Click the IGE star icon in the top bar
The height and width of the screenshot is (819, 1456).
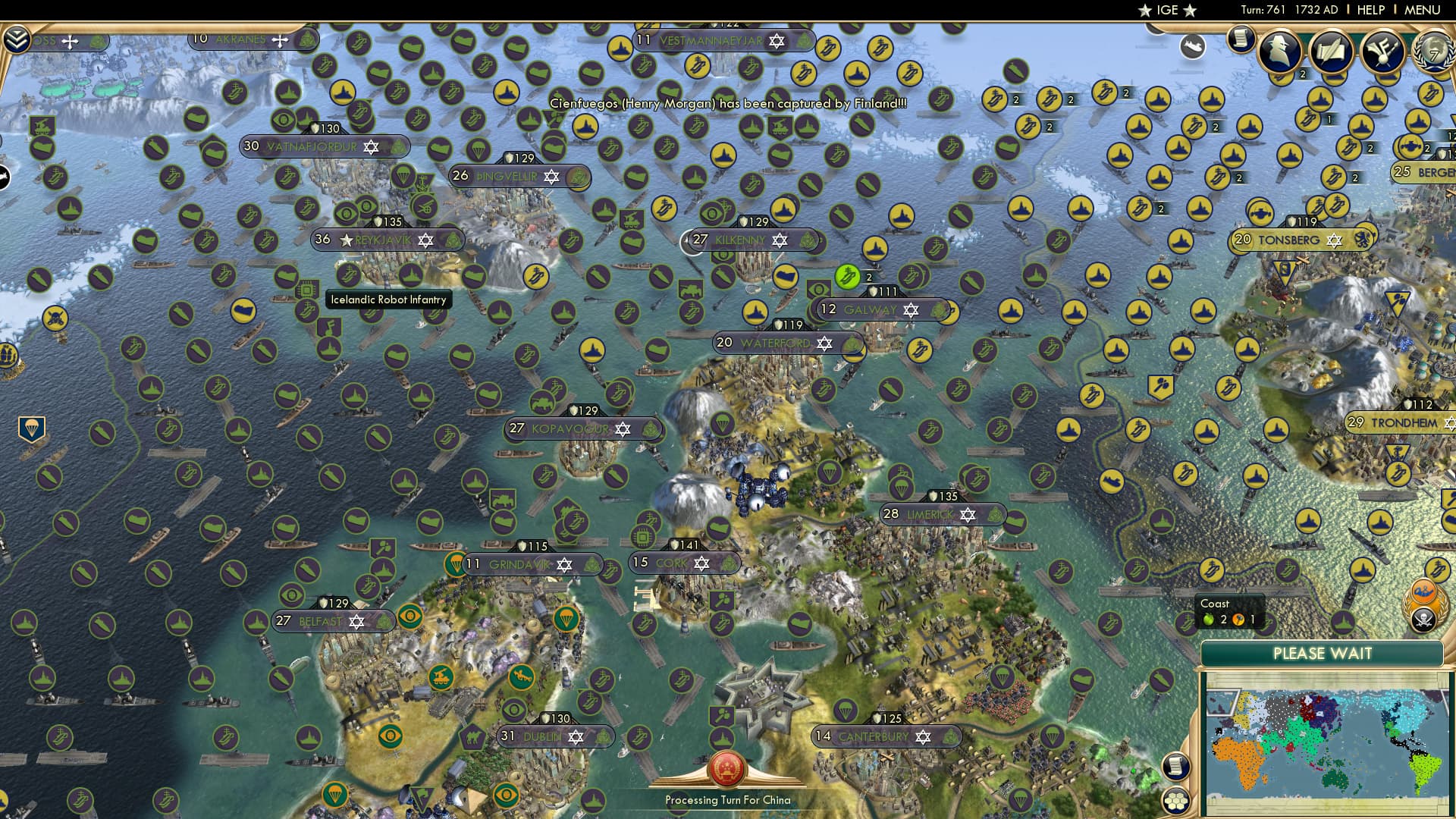point(1144,10)
